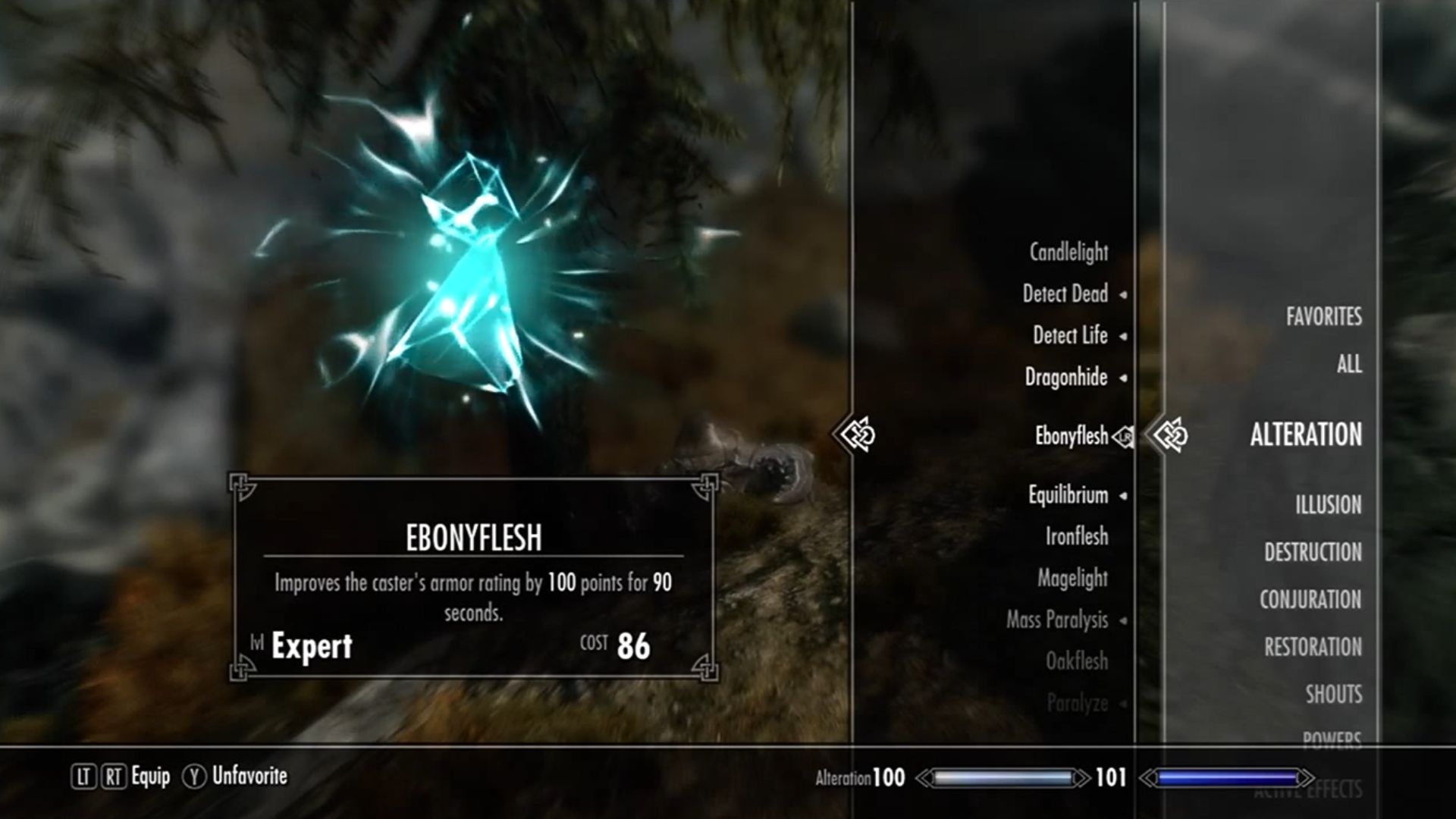Pick the Dragonhide spell
The height and width of the screenshot is (819, 1456).
(x=1065, y=377)
